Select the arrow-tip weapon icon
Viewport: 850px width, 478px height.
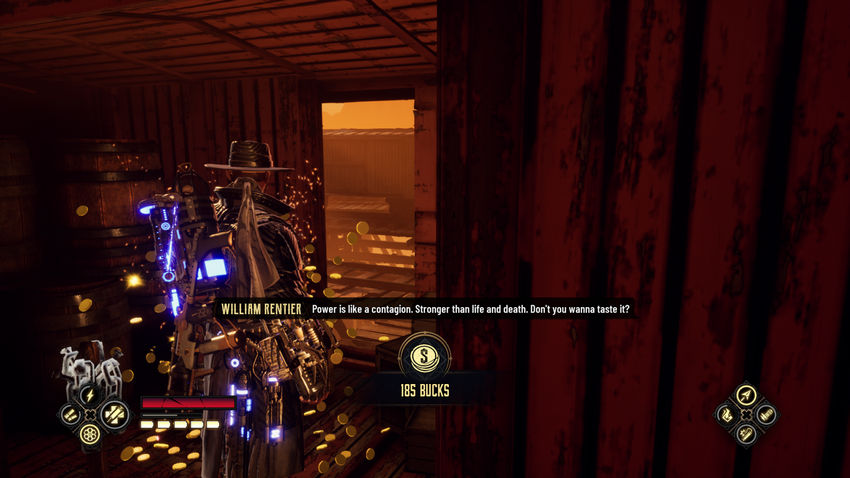point(745,395)
